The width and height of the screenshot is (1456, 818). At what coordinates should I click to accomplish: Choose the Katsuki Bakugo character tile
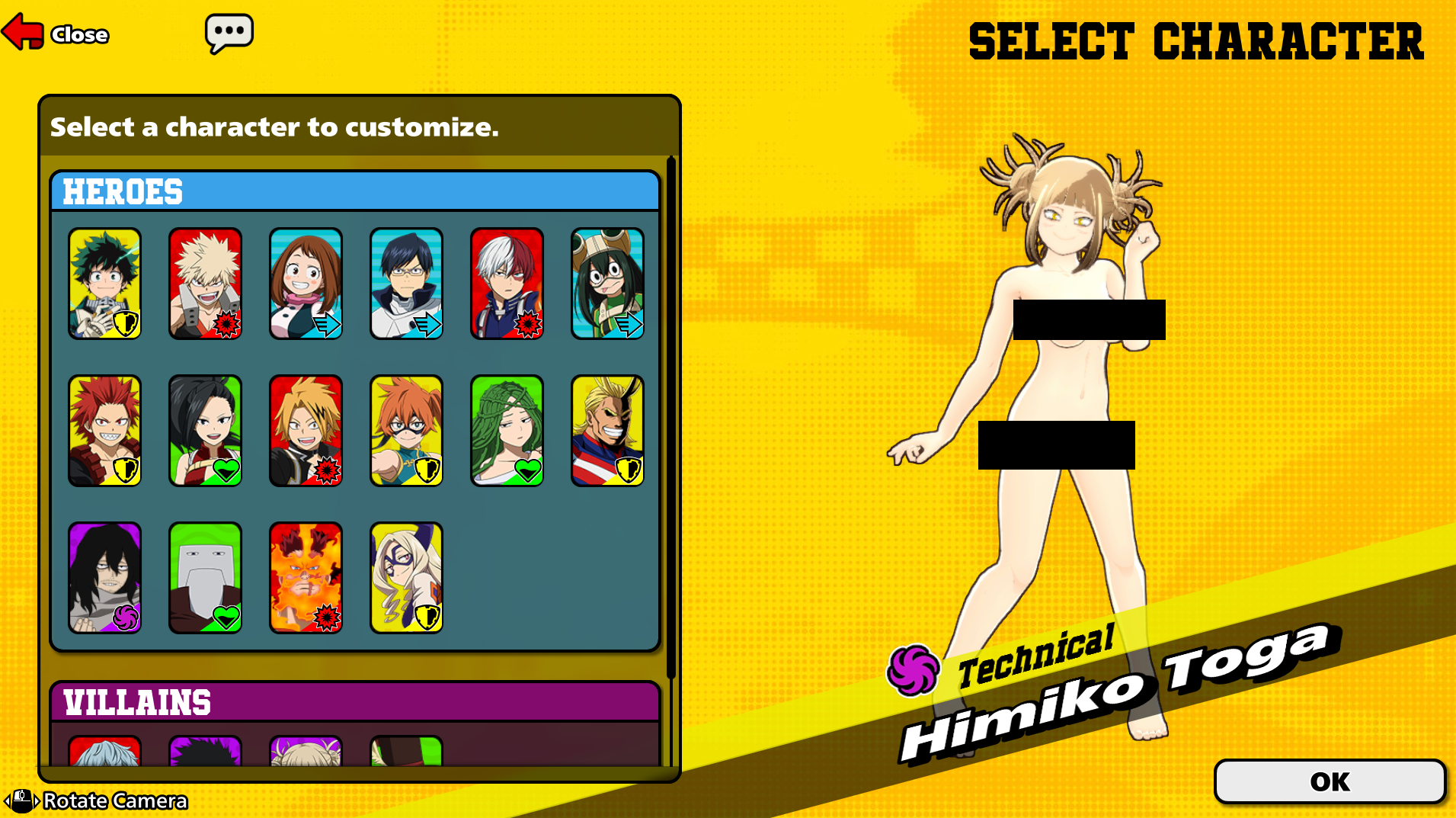205,283
